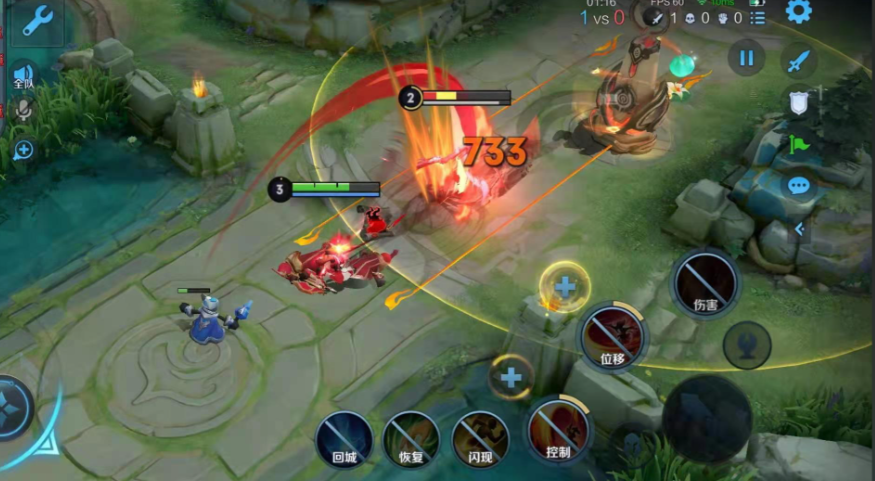The height and width of the screenshot is (481, 875).
Task: Activate the 伤害 damage skill
Action: [705, 283]
